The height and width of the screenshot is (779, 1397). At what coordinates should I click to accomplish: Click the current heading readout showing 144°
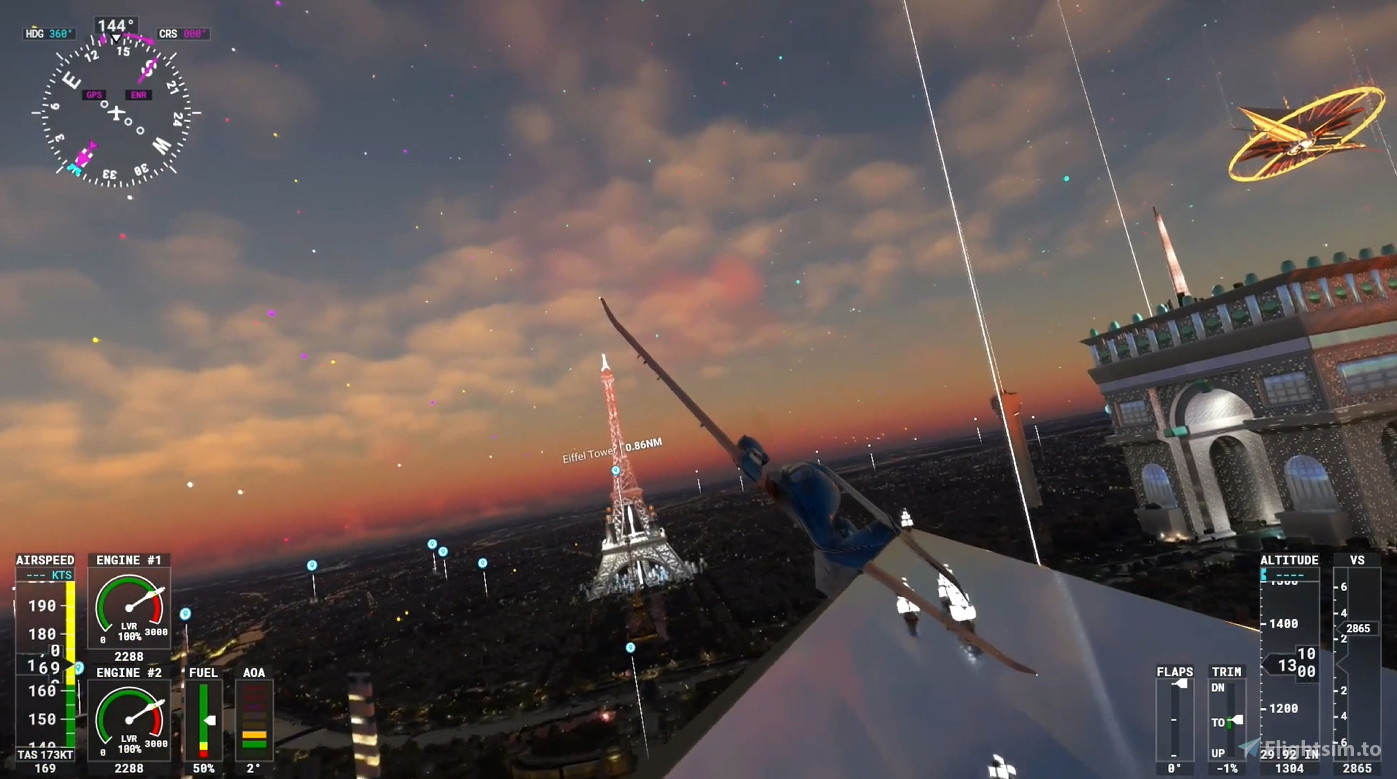pyautogui.click(x=117, y=24)
